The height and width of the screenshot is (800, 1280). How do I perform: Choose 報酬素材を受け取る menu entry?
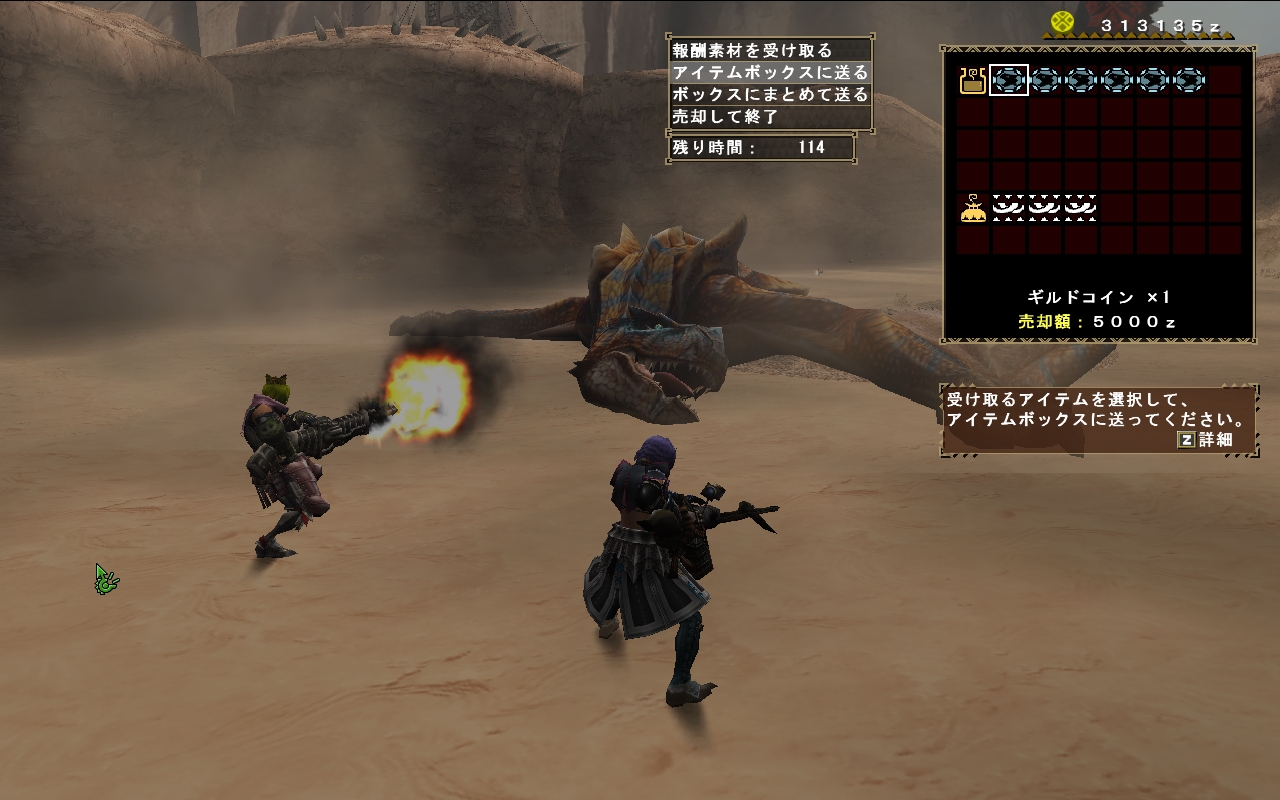pyautogui.click(x=752, y=51)
